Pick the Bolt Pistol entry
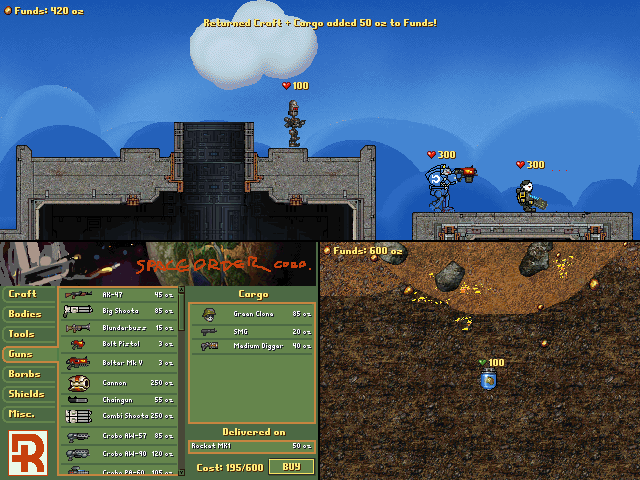This screenshot has height=480, width=640. [118, 344]
